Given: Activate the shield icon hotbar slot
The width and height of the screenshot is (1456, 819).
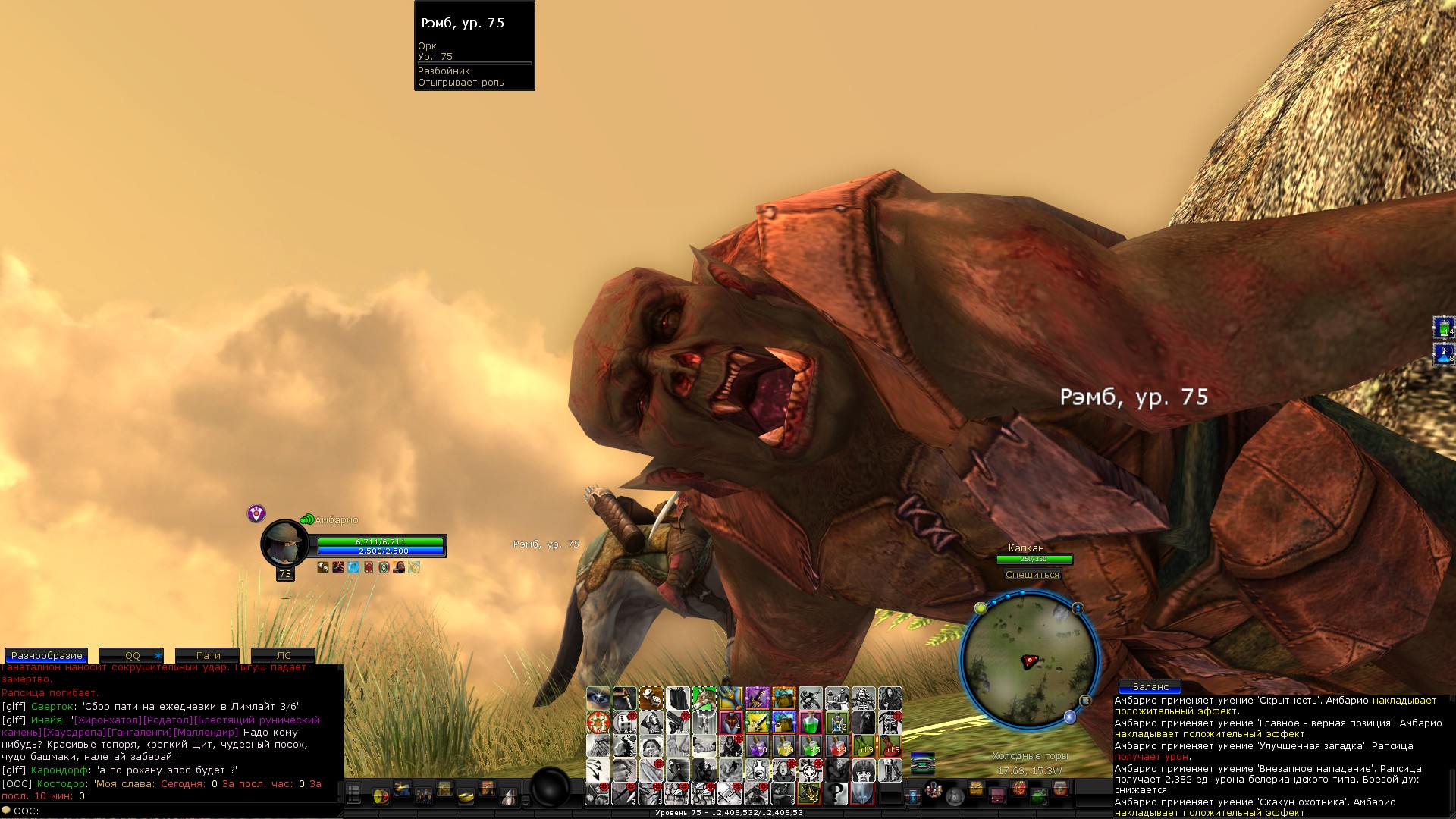Looking at the screenshot, I should pos(862,794).
